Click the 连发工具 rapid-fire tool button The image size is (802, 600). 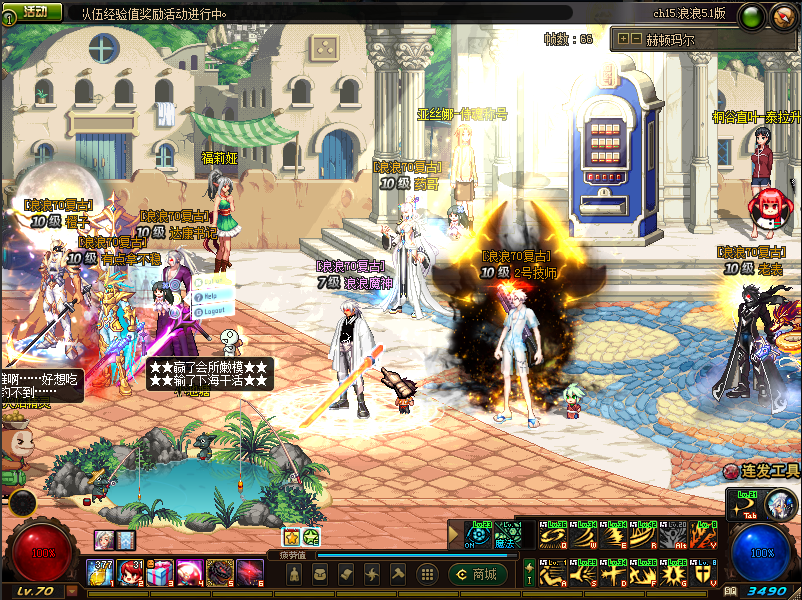[x=762, y=471]
